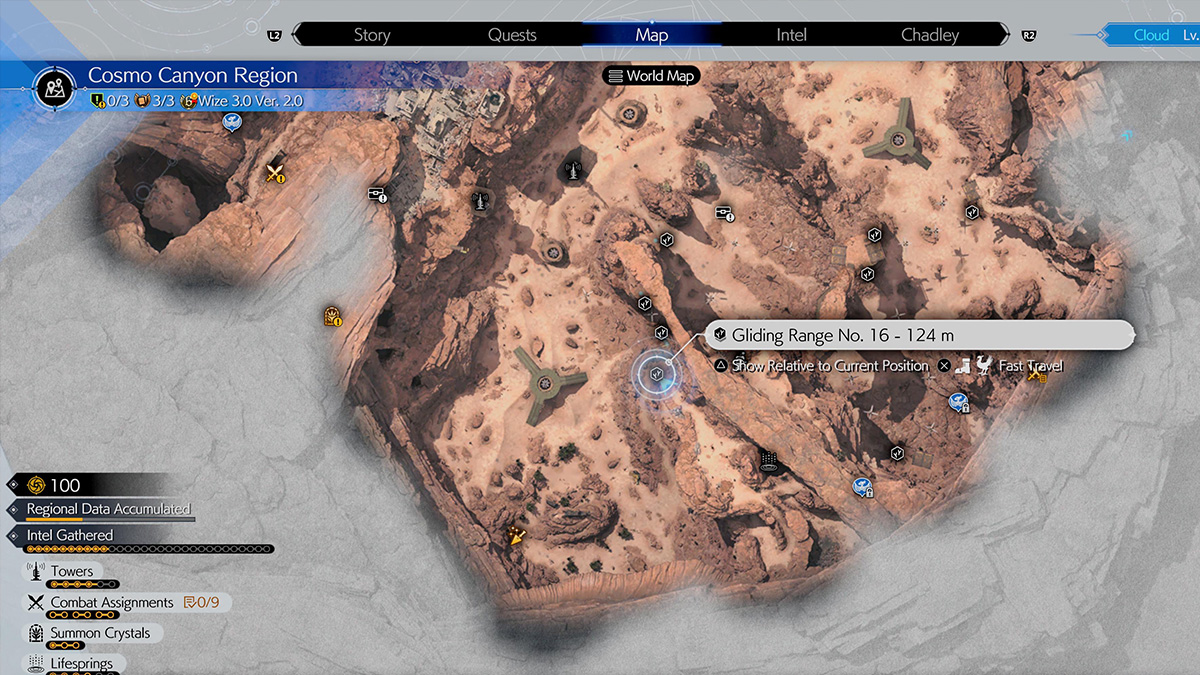Screen dimensions: 1200x675
Task: Open the World Map view
Action: coord(650,76)
